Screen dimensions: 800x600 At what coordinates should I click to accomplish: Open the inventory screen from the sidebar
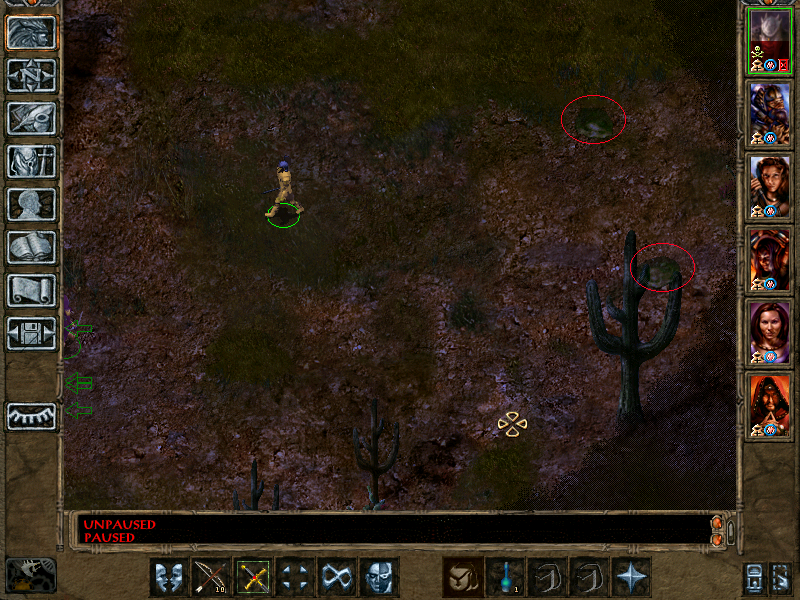click(31, 161)
